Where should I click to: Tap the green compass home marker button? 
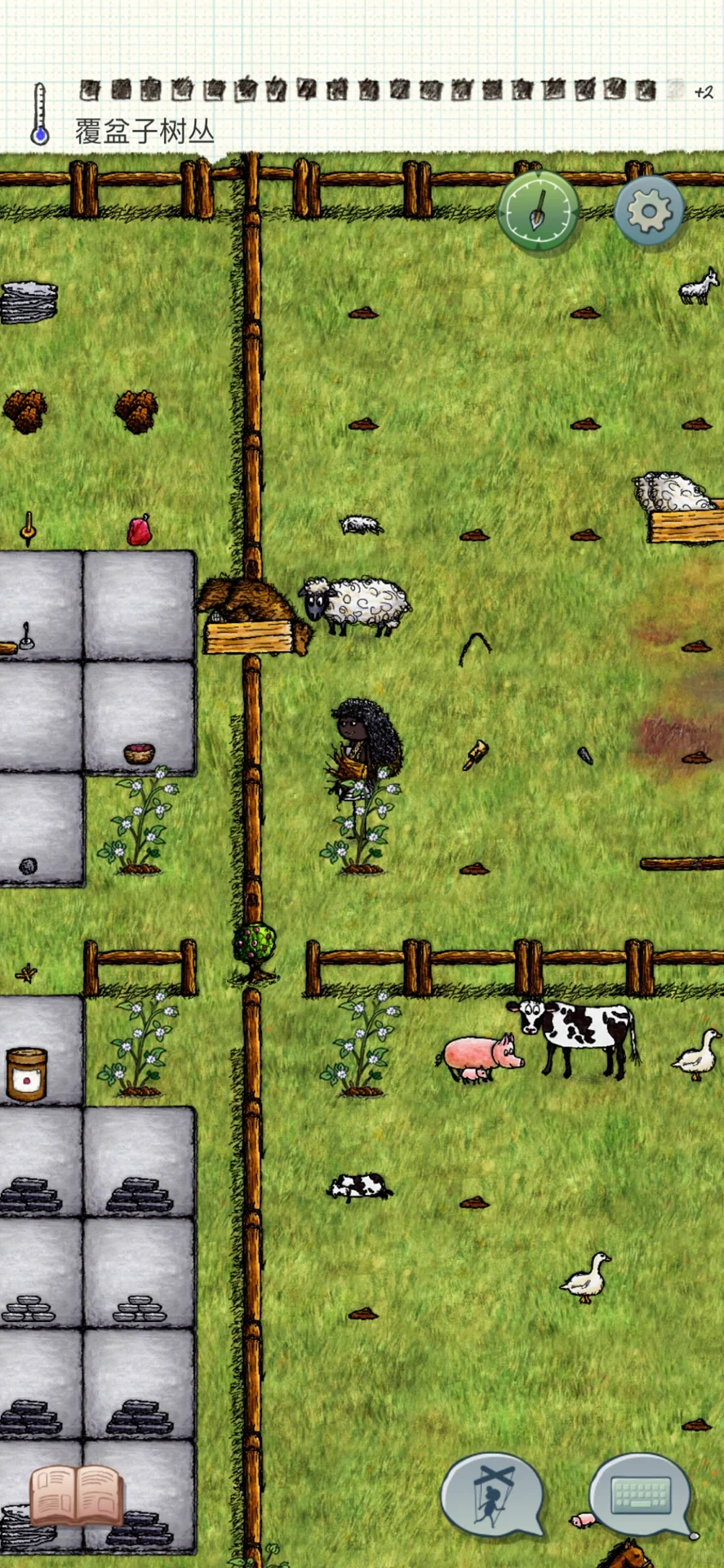pos(539,210)
